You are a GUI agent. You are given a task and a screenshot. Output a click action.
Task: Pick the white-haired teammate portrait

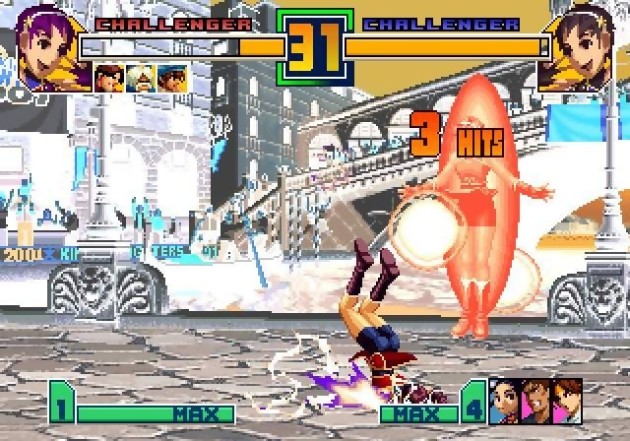tap(140, 77)
